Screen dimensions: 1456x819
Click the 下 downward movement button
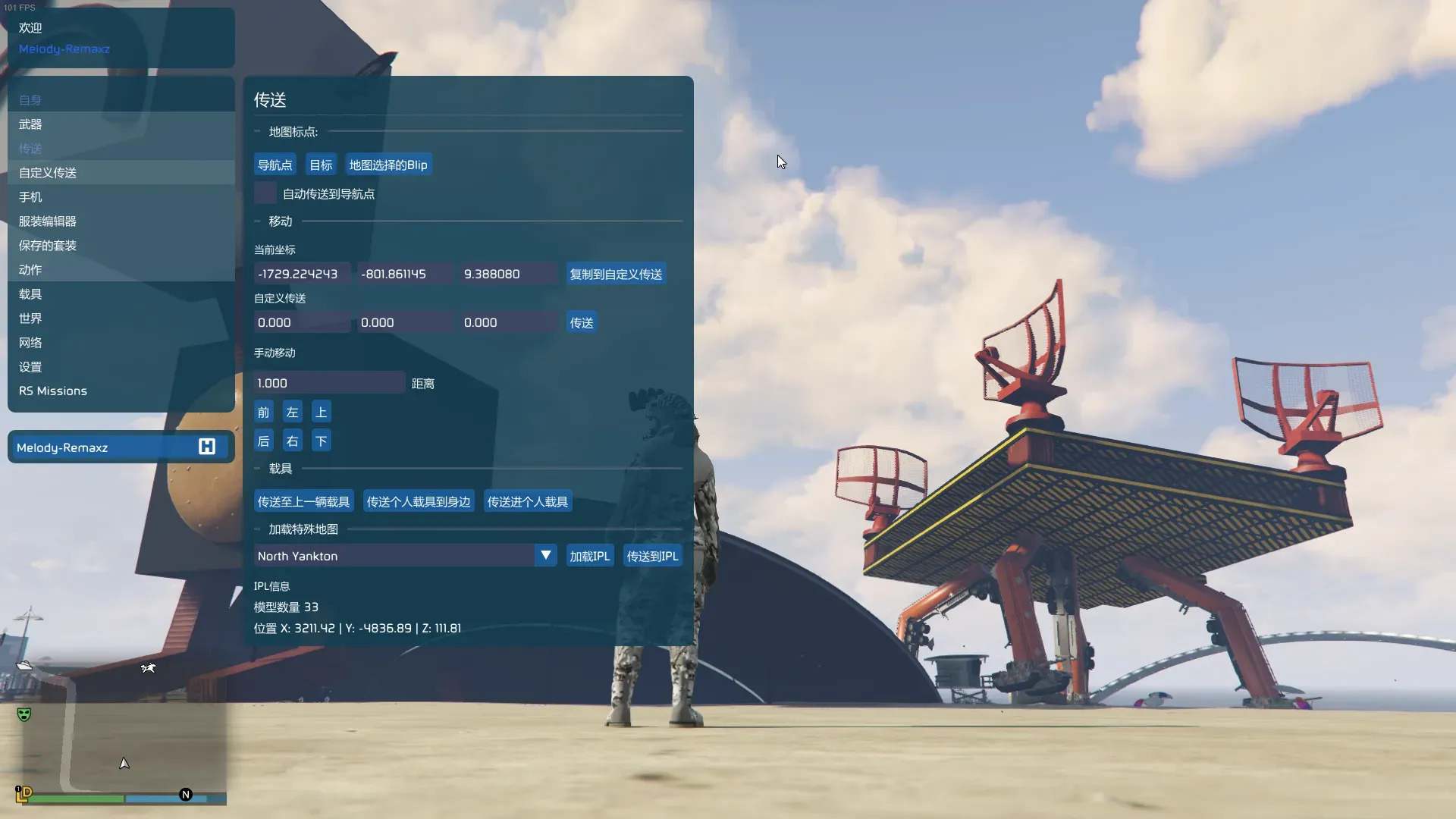[x=321, y=441]
